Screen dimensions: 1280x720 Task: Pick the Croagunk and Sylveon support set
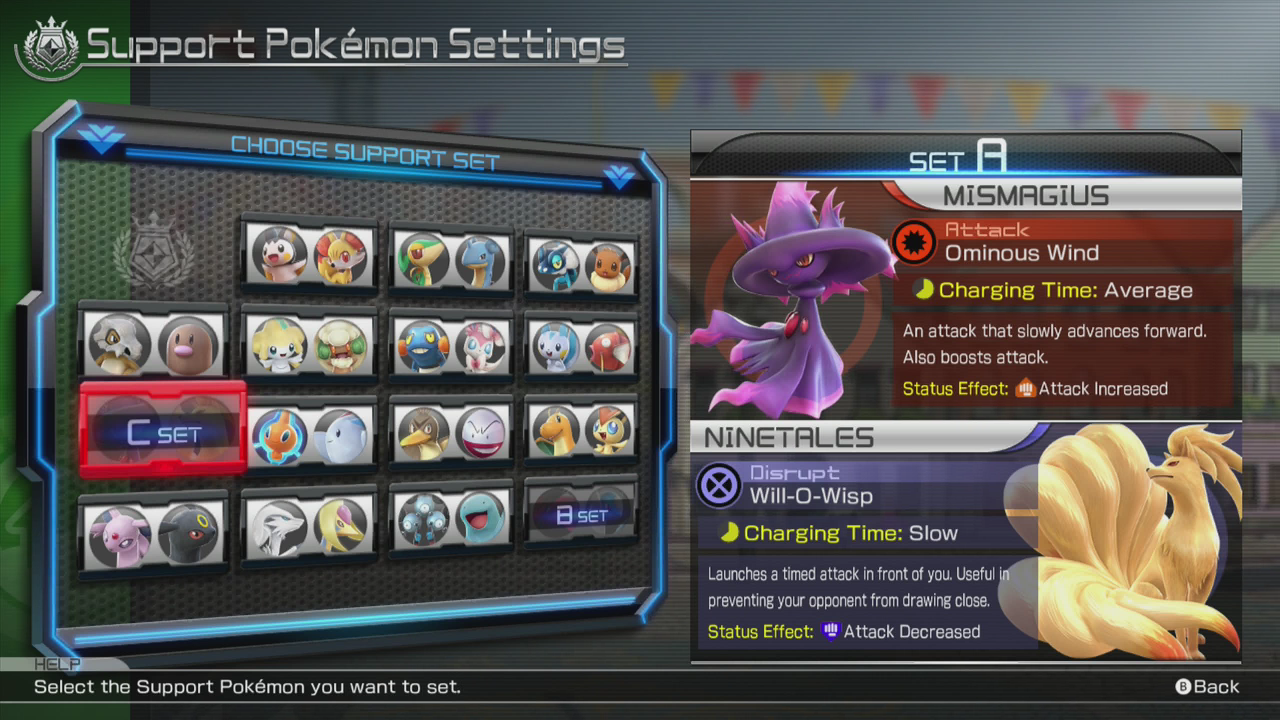click(452, 346)
